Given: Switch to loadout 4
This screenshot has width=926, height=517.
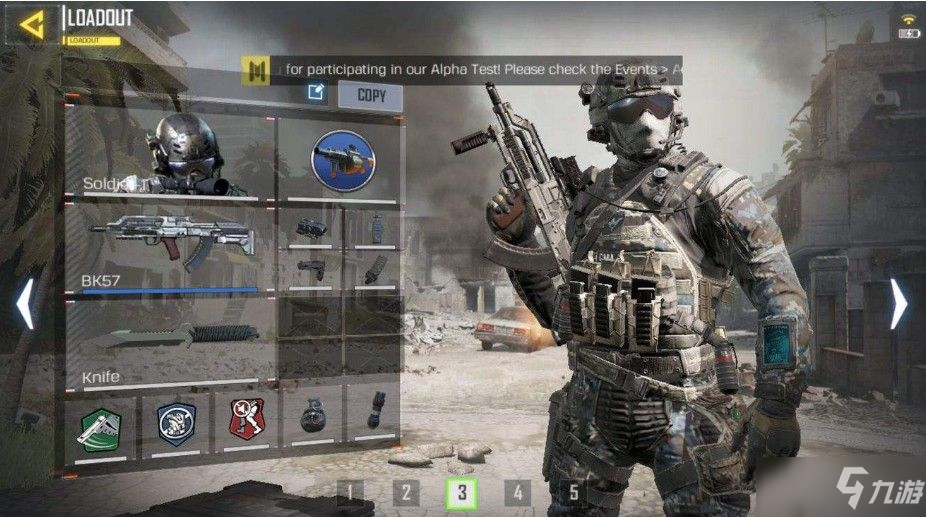Looking at the screenshot, I should click(x=517, y=492).
